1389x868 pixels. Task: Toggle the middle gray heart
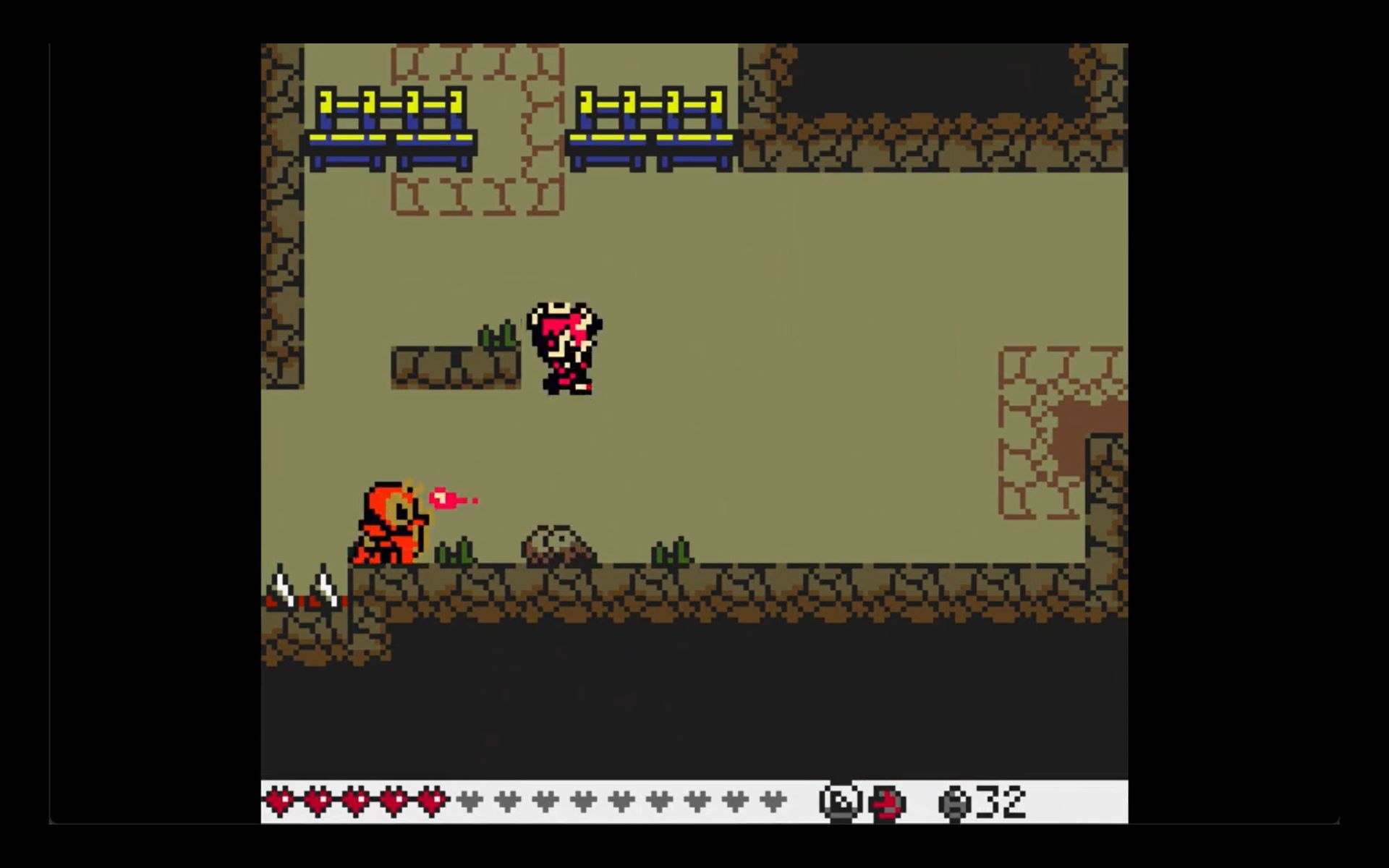point(621,800)
